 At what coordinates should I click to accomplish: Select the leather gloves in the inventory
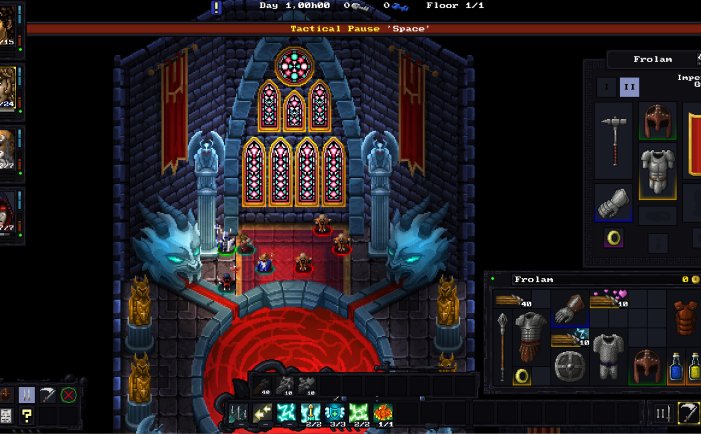(569, 310)
